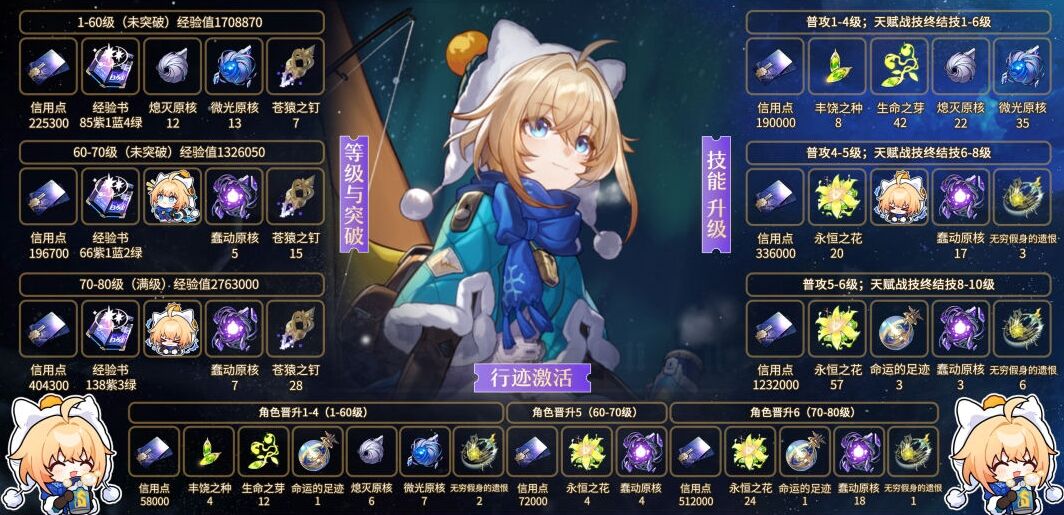Click the 生命之芽 icon with count 42

click(x=899, y=67)
